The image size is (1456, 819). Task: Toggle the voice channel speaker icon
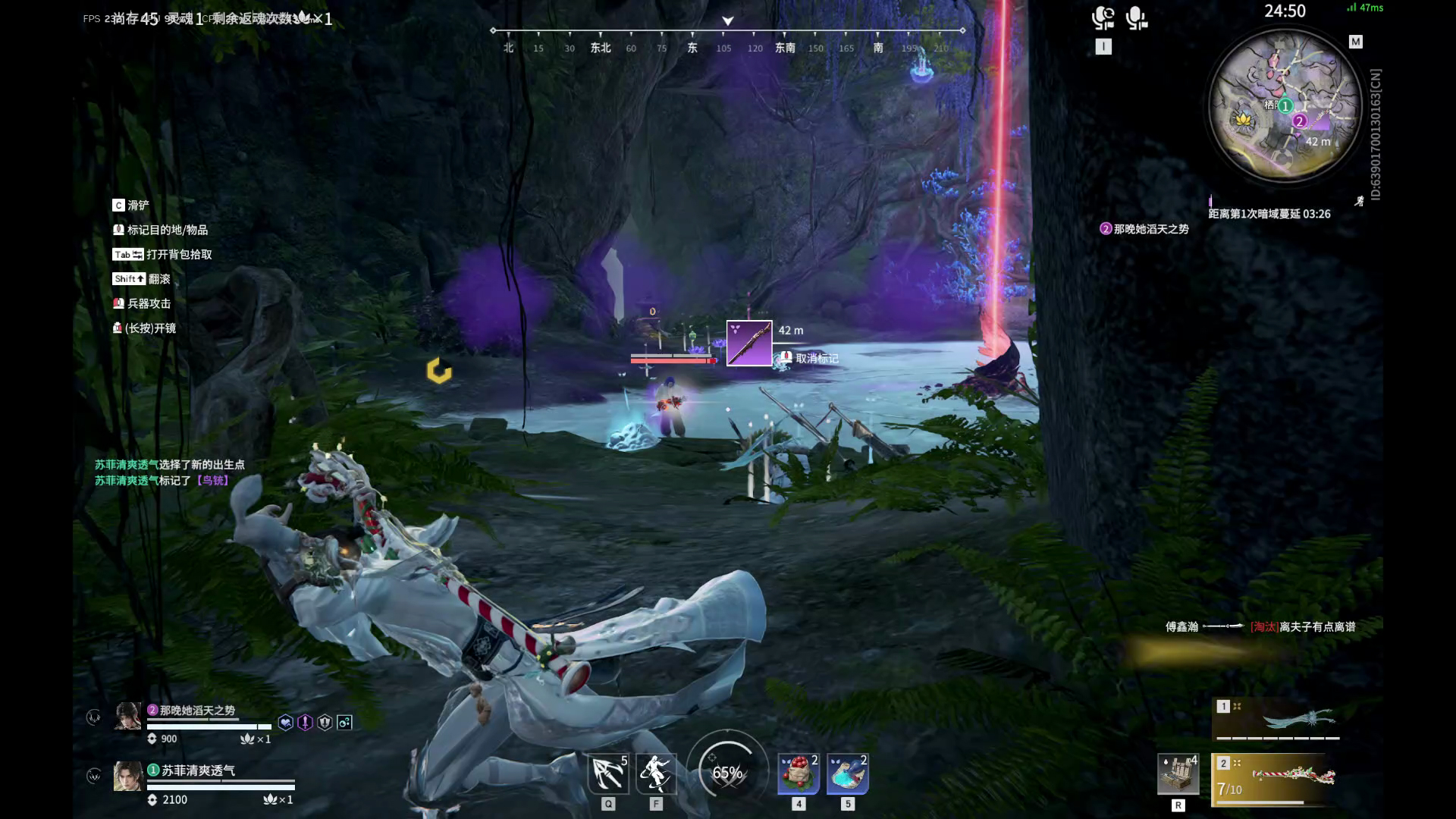[x=1103, y=18]
